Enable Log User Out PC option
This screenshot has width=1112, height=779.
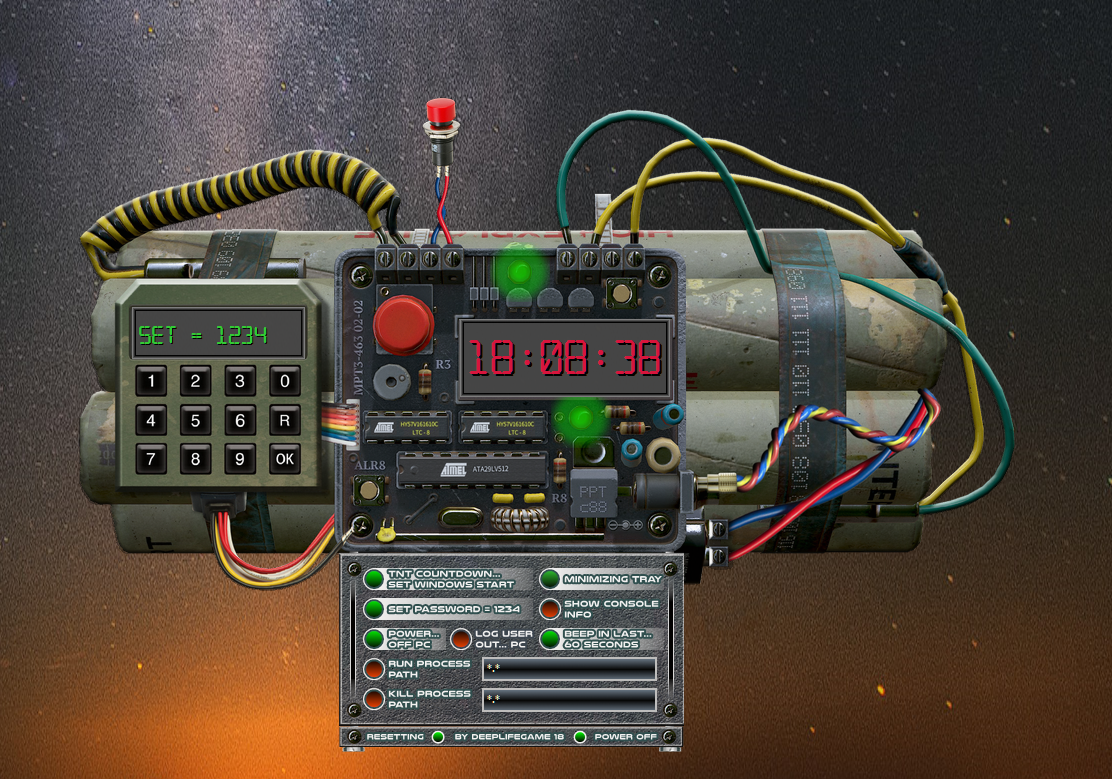(460, 639)
